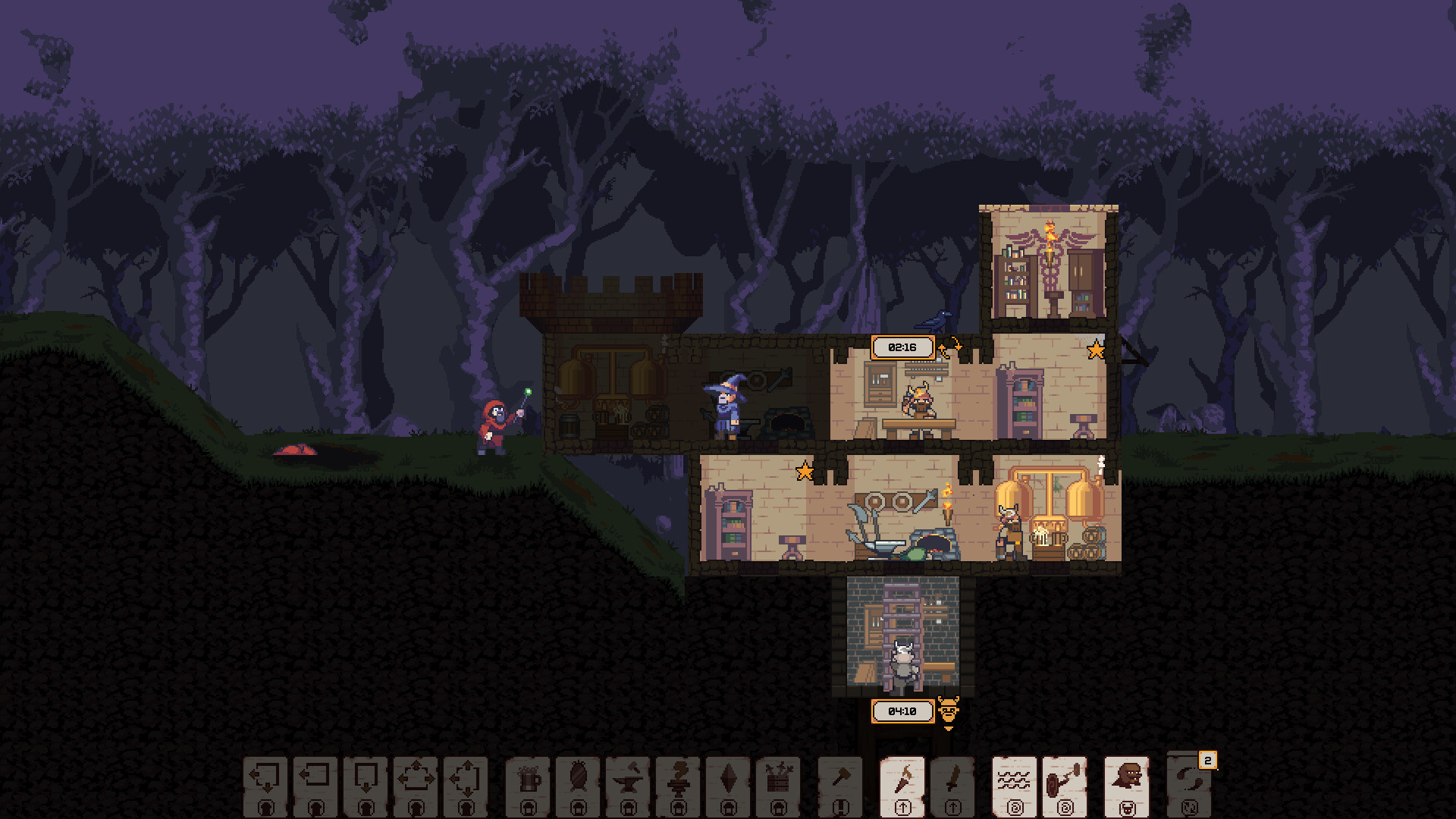
Task: Click the four-direction room expansion card
Action: [417, 781]
